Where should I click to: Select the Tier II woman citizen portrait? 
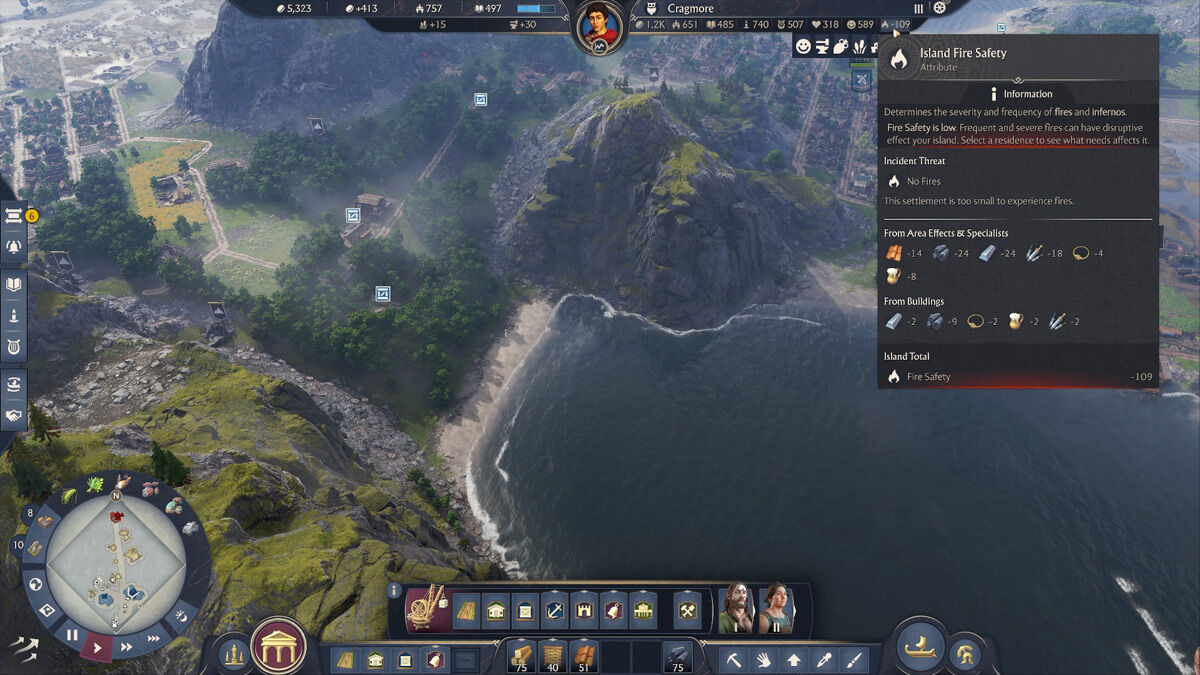click(776, 607)
